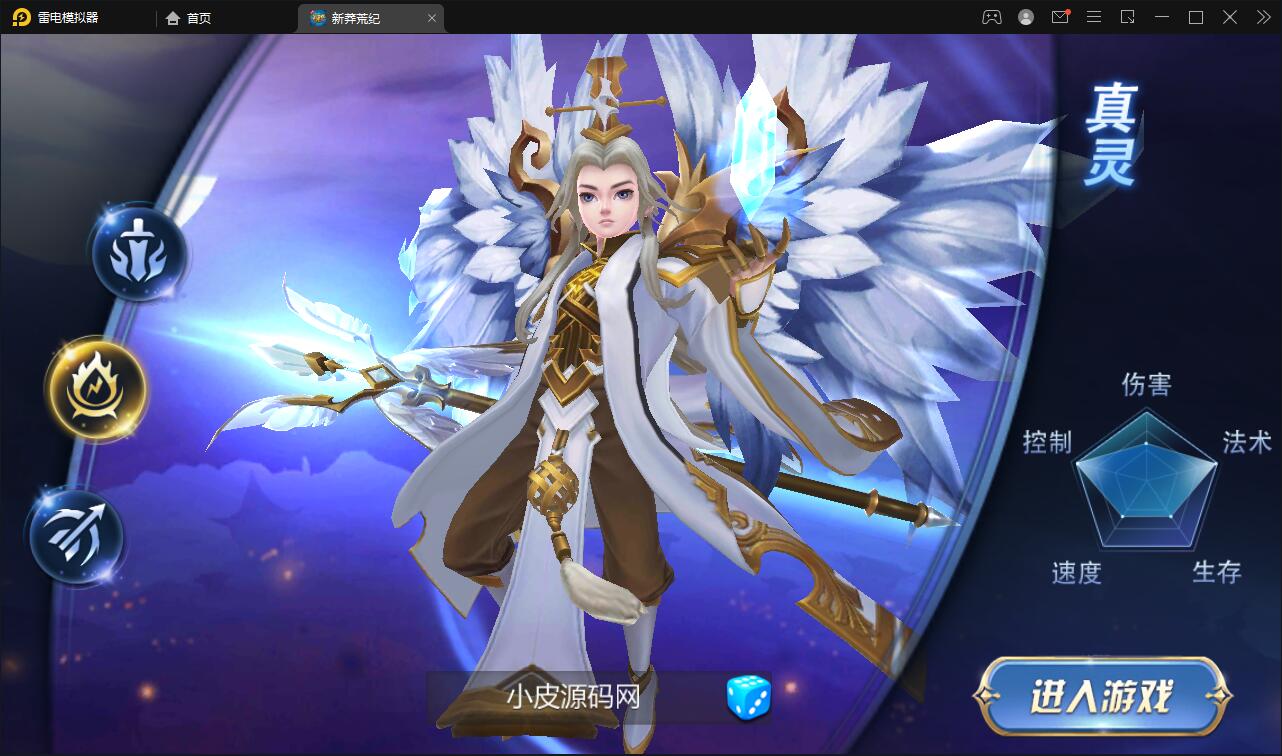Open the emulator hamburger settings menu

click(1094, 17)
